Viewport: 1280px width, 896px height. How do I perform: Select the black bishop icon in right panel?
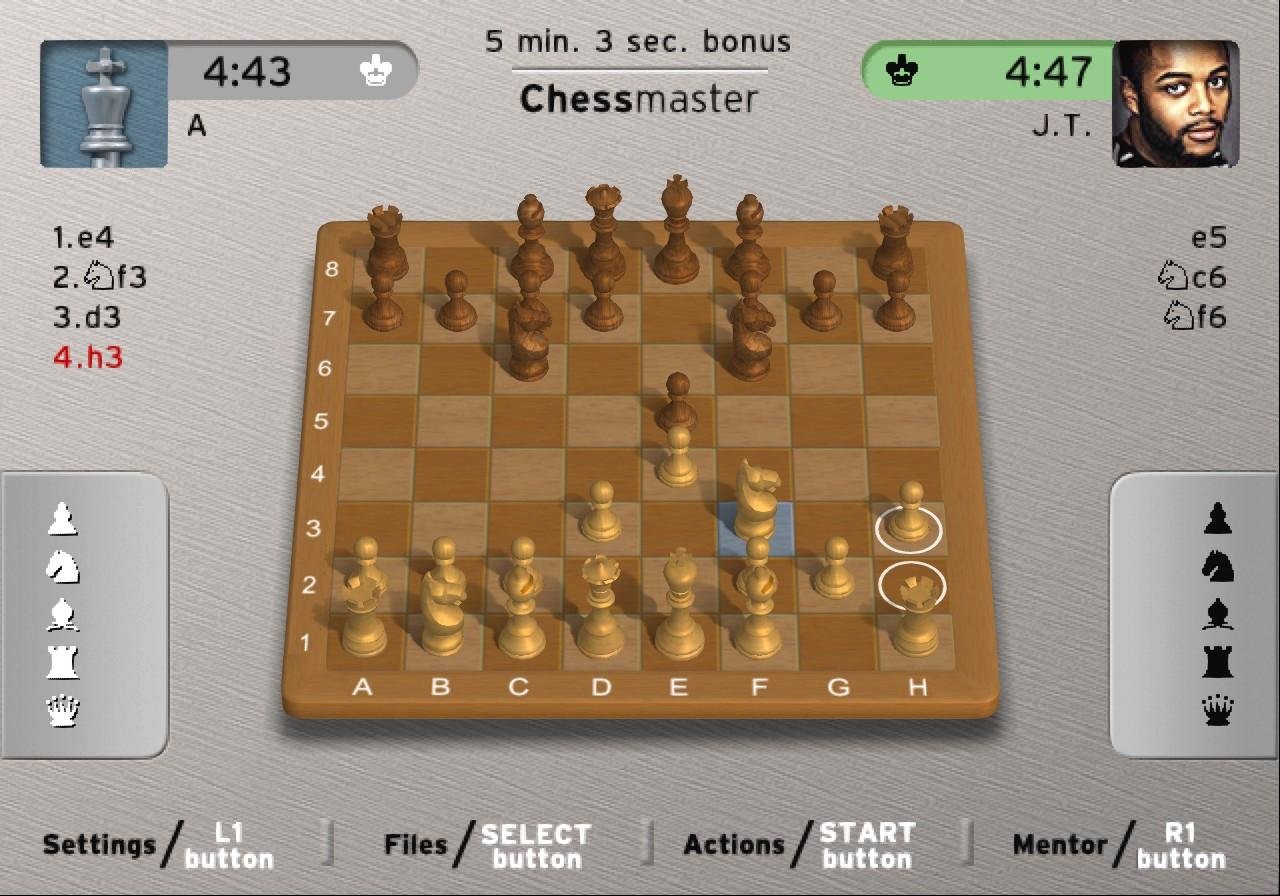click(x=1216, y=613)
